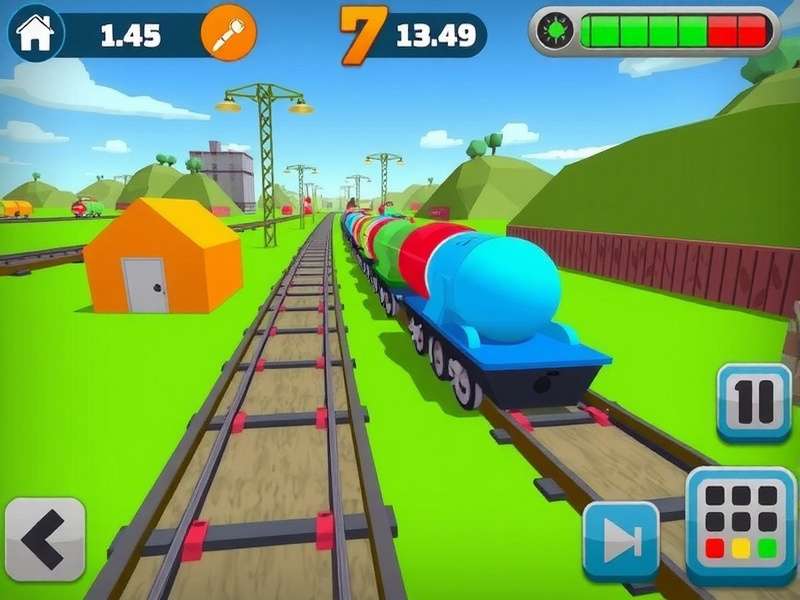Go to the home screen
The width and height of the screenshot is (800, 600).
pos(35,33)
